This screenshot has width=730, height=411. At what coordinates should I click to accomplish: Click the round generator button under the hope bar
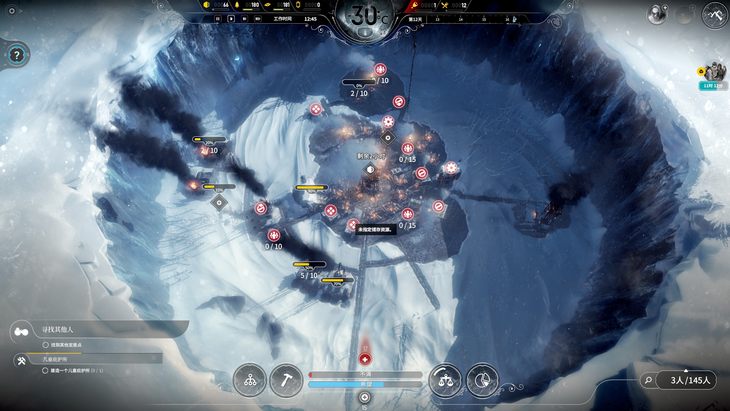(x=365, y=397)
